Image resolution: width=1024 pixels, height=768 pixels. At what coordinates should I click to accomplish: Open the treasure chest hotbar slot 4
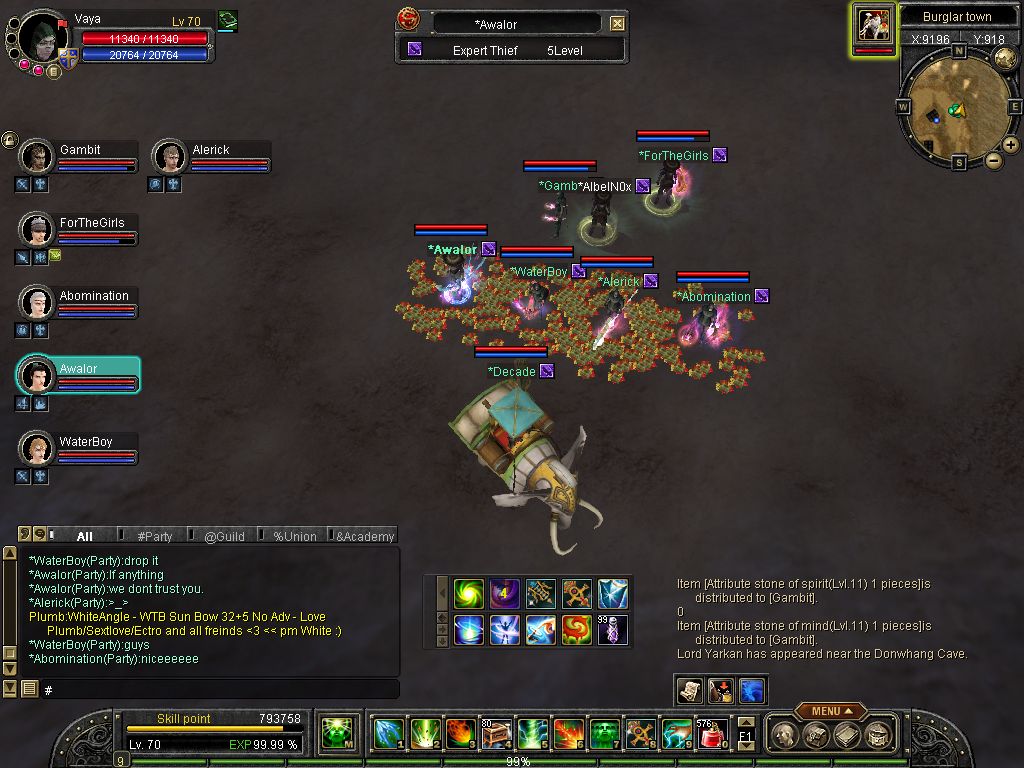coord(497,735)
